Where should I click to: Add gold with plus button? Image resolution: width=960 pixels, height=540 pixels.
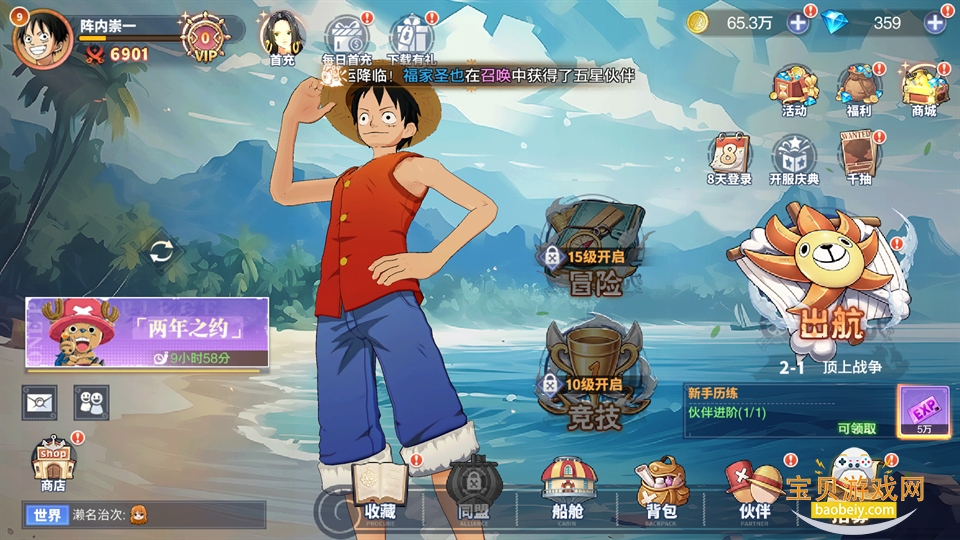(x=798, y=23)
